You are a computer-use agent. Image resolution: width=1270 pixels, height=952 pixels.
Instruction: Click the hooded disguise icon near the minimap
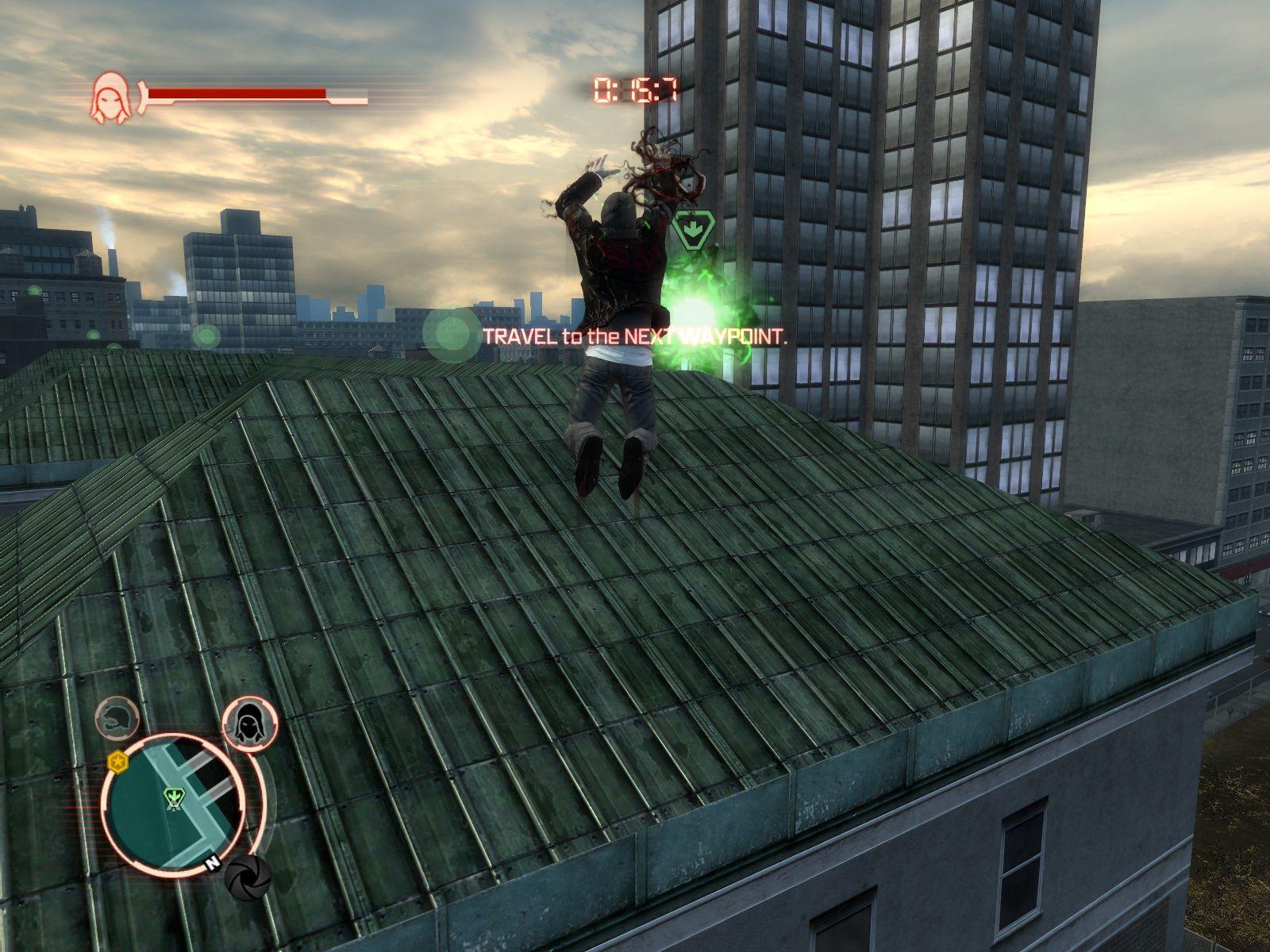[251, 724]
